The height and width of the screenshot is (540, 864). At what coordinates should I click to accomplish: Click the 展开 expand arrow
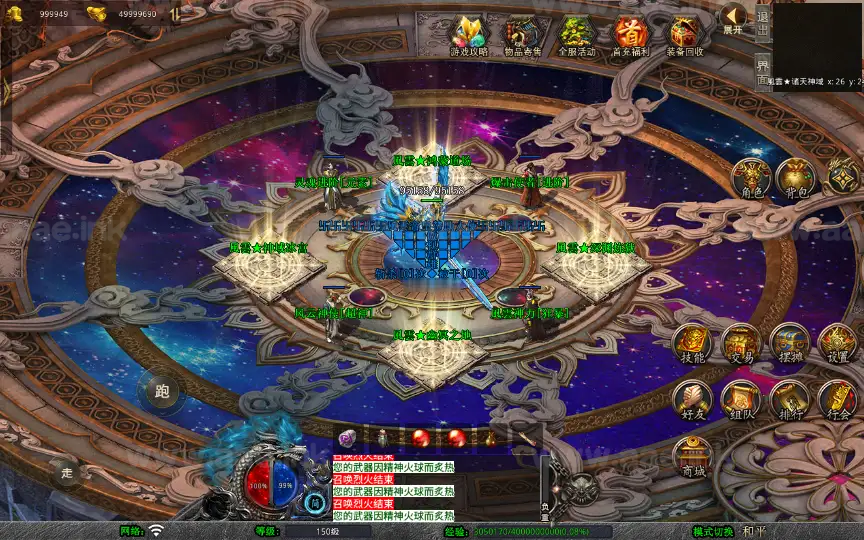pyautogui.click(x=733, y=17)
